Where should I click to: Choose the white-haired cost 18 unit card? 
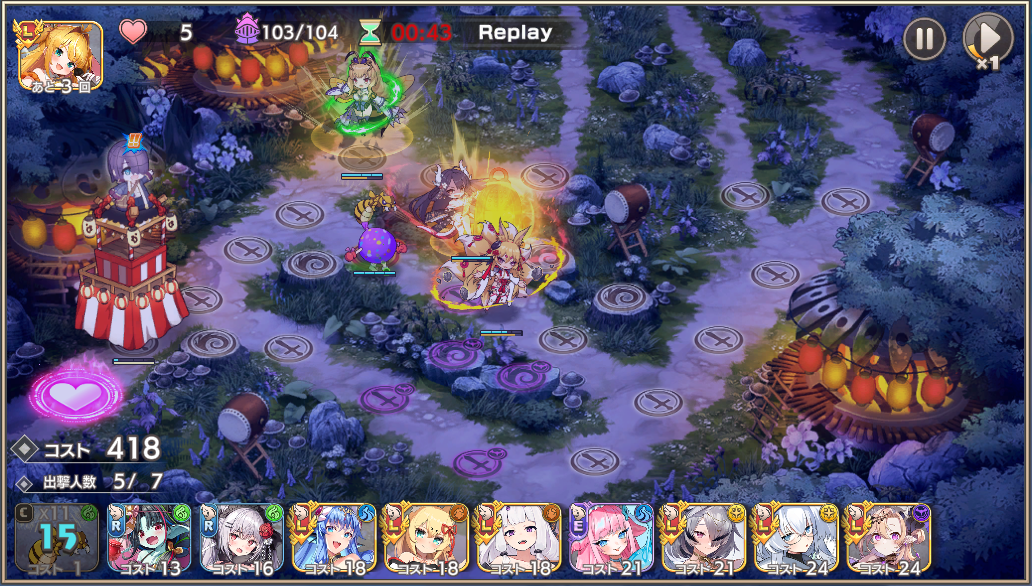[518, 539]
